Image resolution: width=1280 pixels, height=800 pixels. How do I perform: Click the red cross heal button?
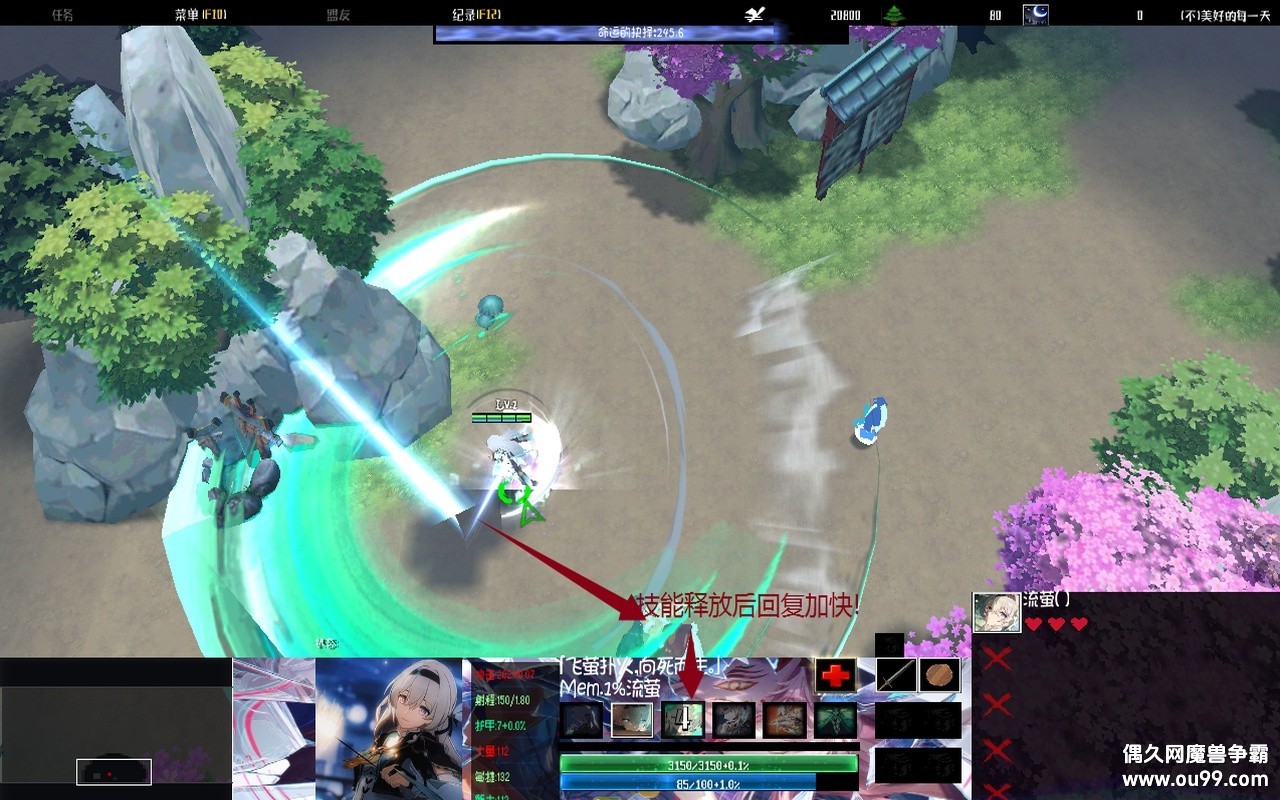835,675
